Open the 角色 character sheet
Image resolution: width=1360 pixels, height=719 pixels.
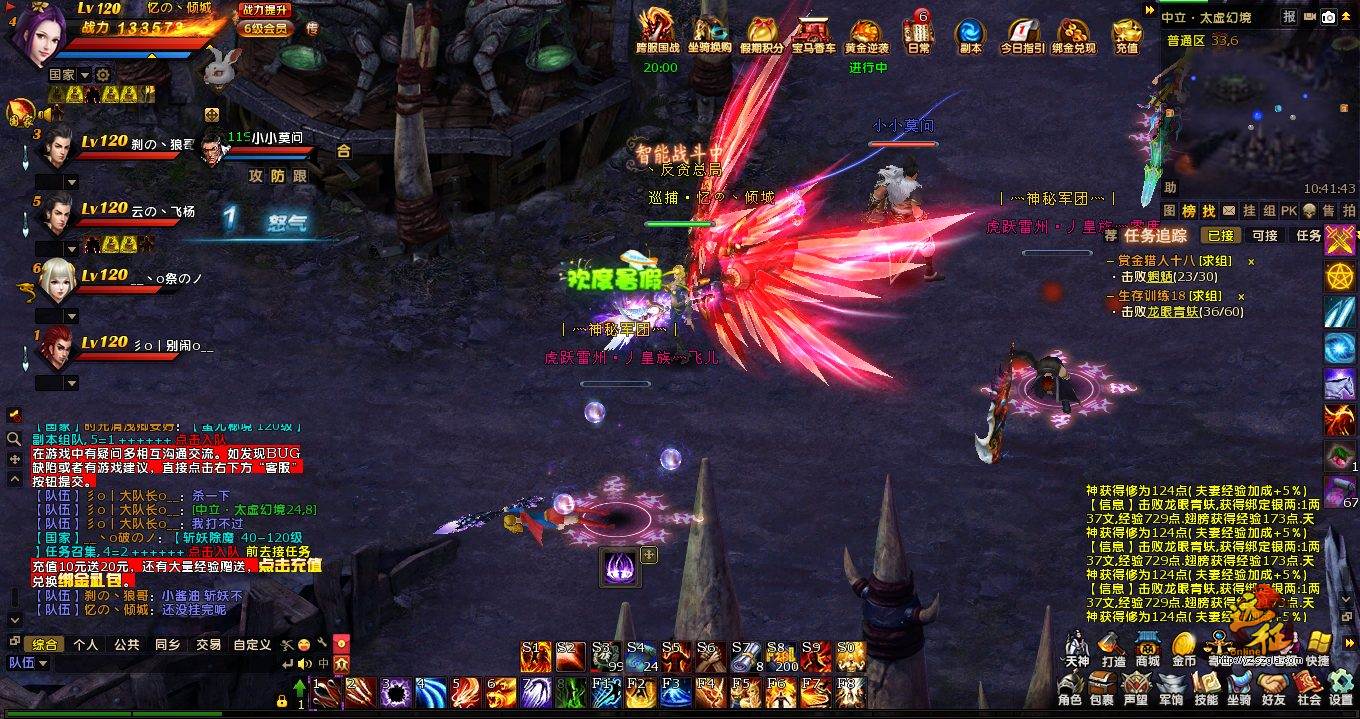(1069, 688)
